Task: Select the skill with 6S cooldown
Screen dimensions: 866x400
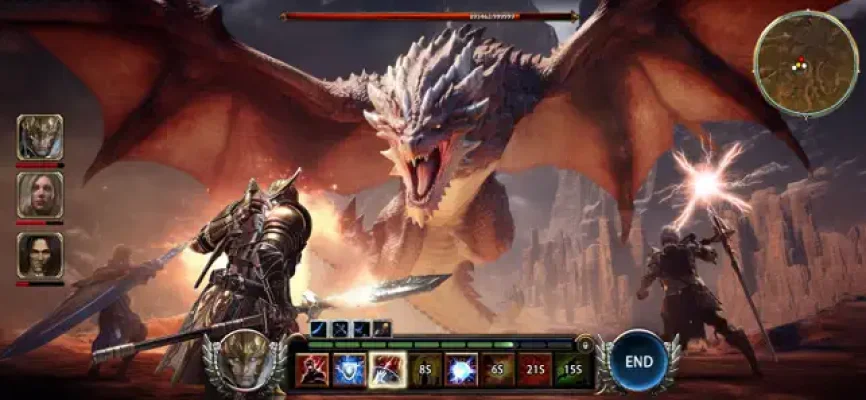Action: [497, 370]
